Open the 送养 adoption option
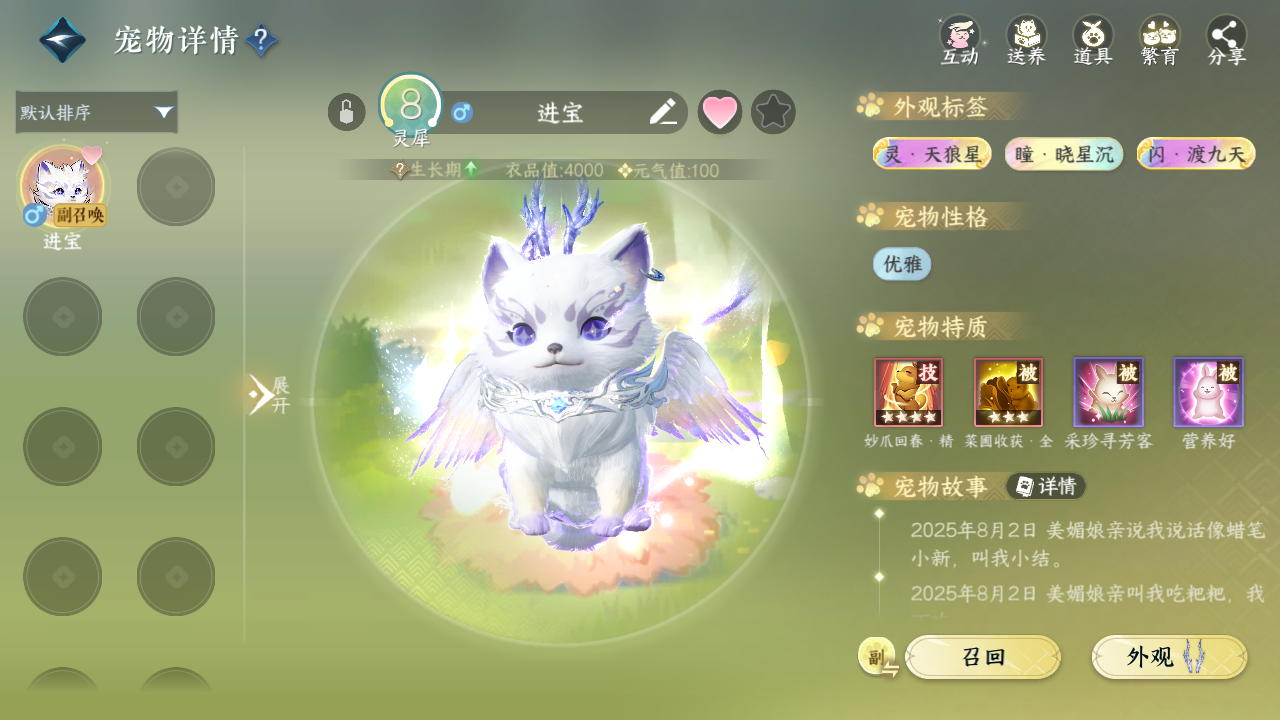Viewport: 1280px width, 720px height. pos(1026,40)
